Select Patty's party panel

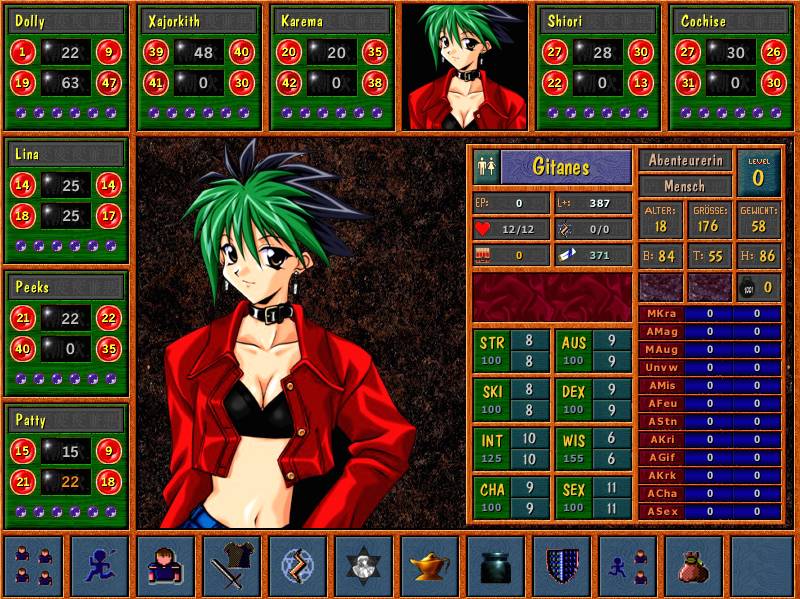point(67,466)
